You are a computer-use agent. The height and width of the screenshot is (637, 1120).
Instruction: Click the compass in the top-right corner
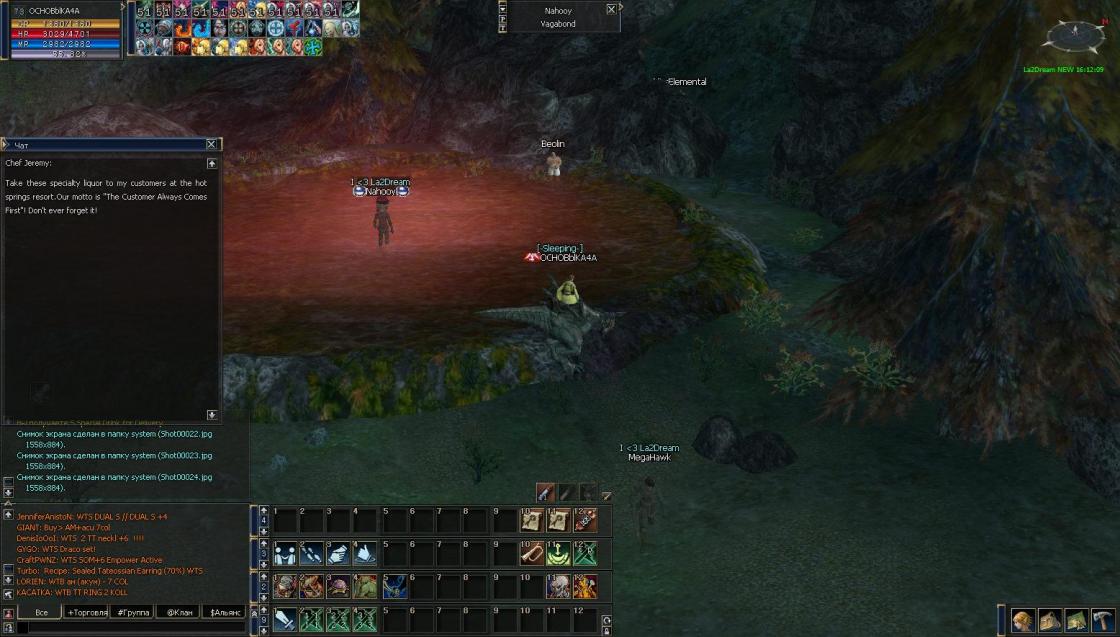click(x=1073, y=37)
